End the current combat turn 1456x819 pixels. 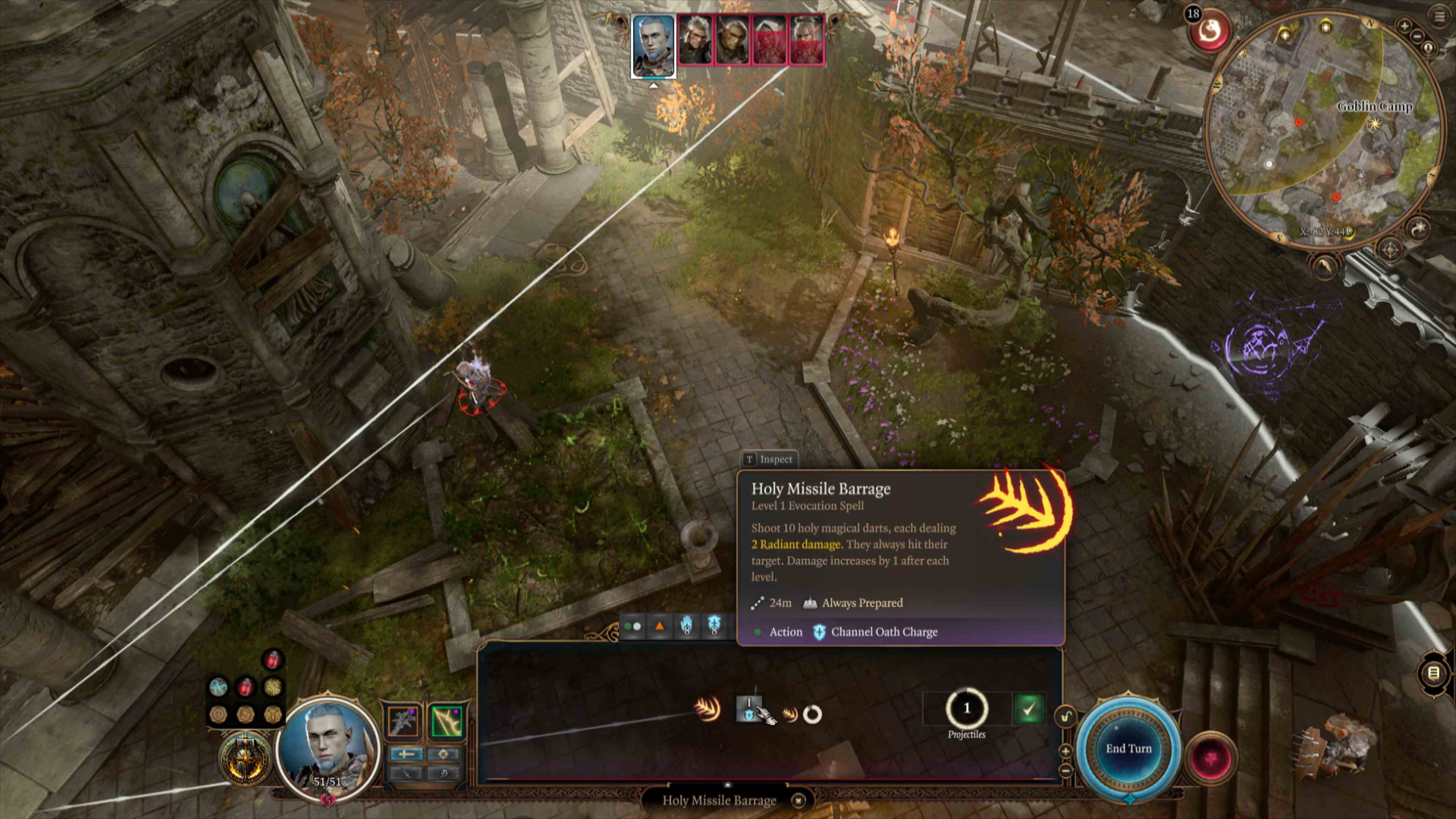[1128, 748]
